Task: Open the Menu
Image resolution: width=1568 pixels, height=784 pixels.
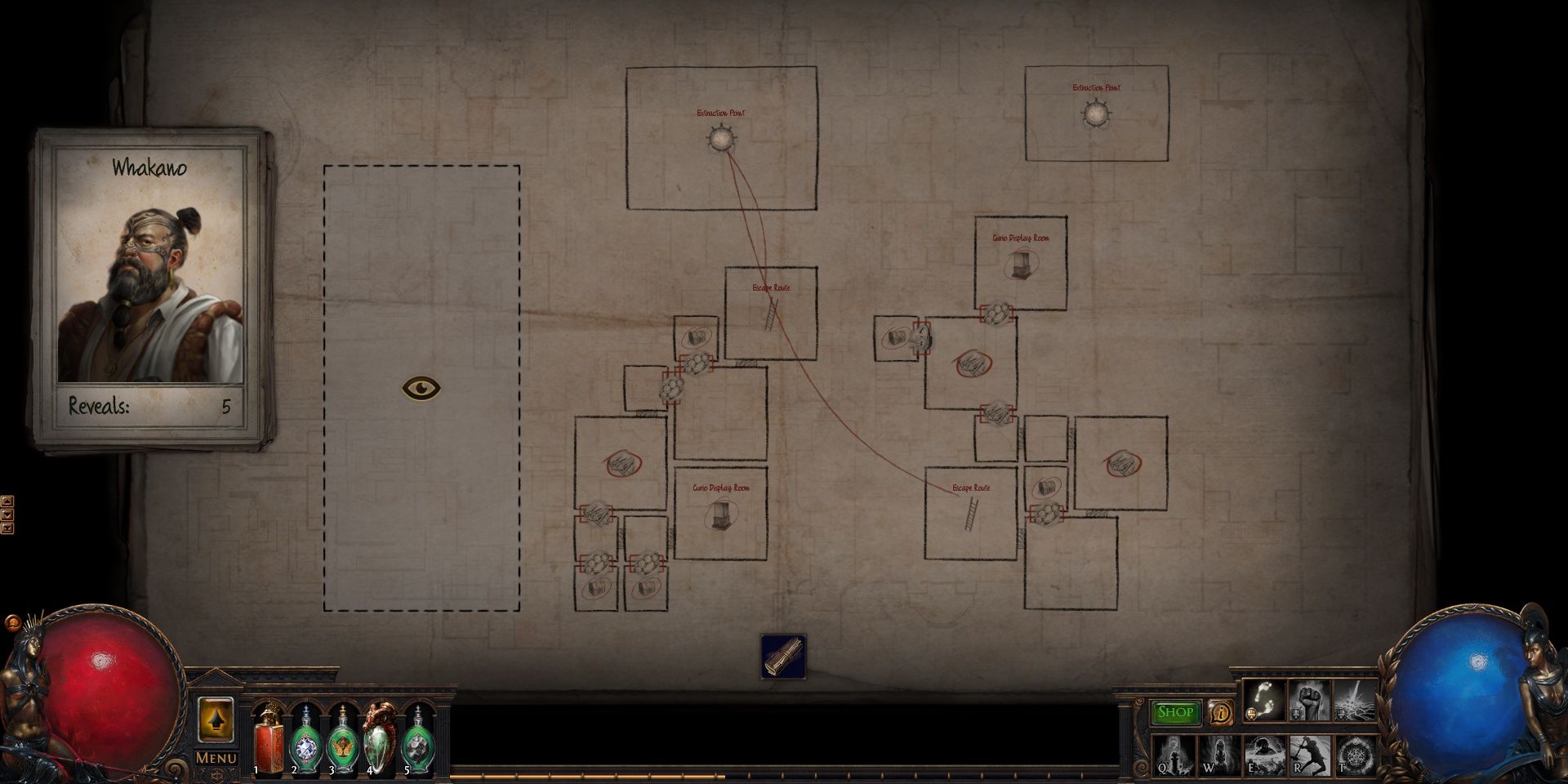Action: tap(217, 758)
